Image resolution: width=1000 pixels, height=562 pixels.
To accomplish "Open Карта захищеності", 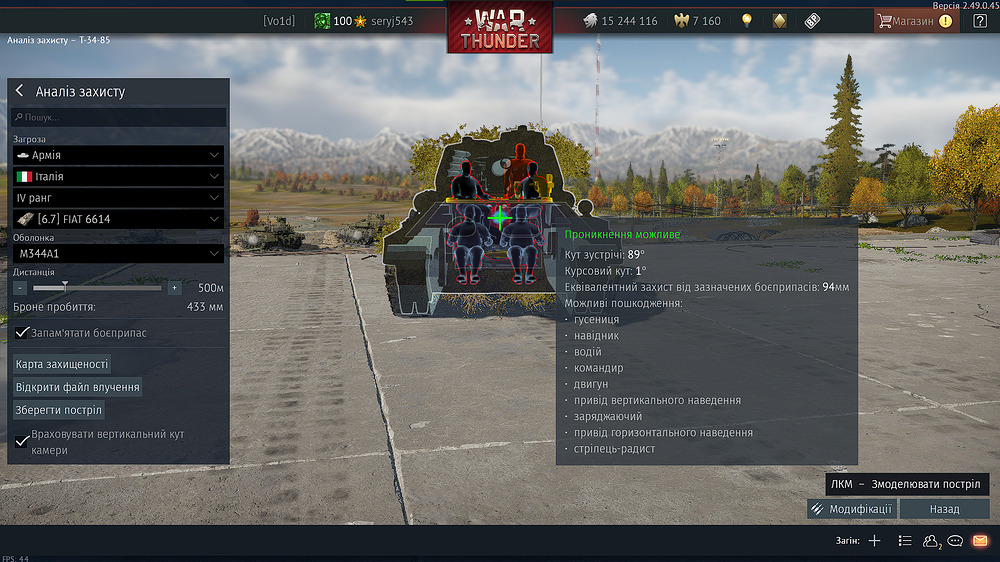I will 62,364.
